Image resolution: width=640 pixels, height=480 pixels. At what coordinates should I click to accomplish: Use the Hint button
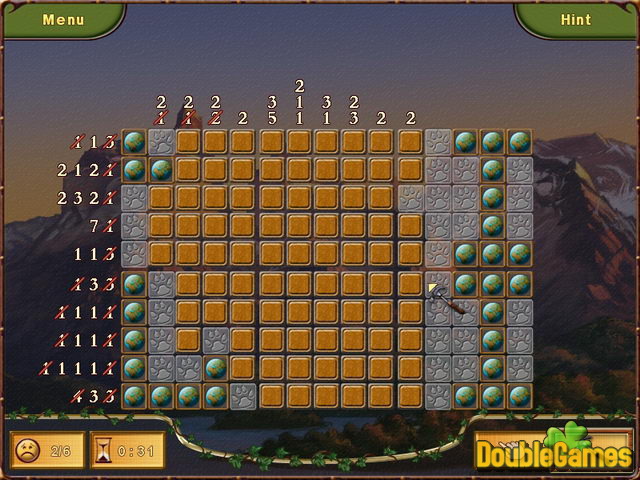(576, 19)
